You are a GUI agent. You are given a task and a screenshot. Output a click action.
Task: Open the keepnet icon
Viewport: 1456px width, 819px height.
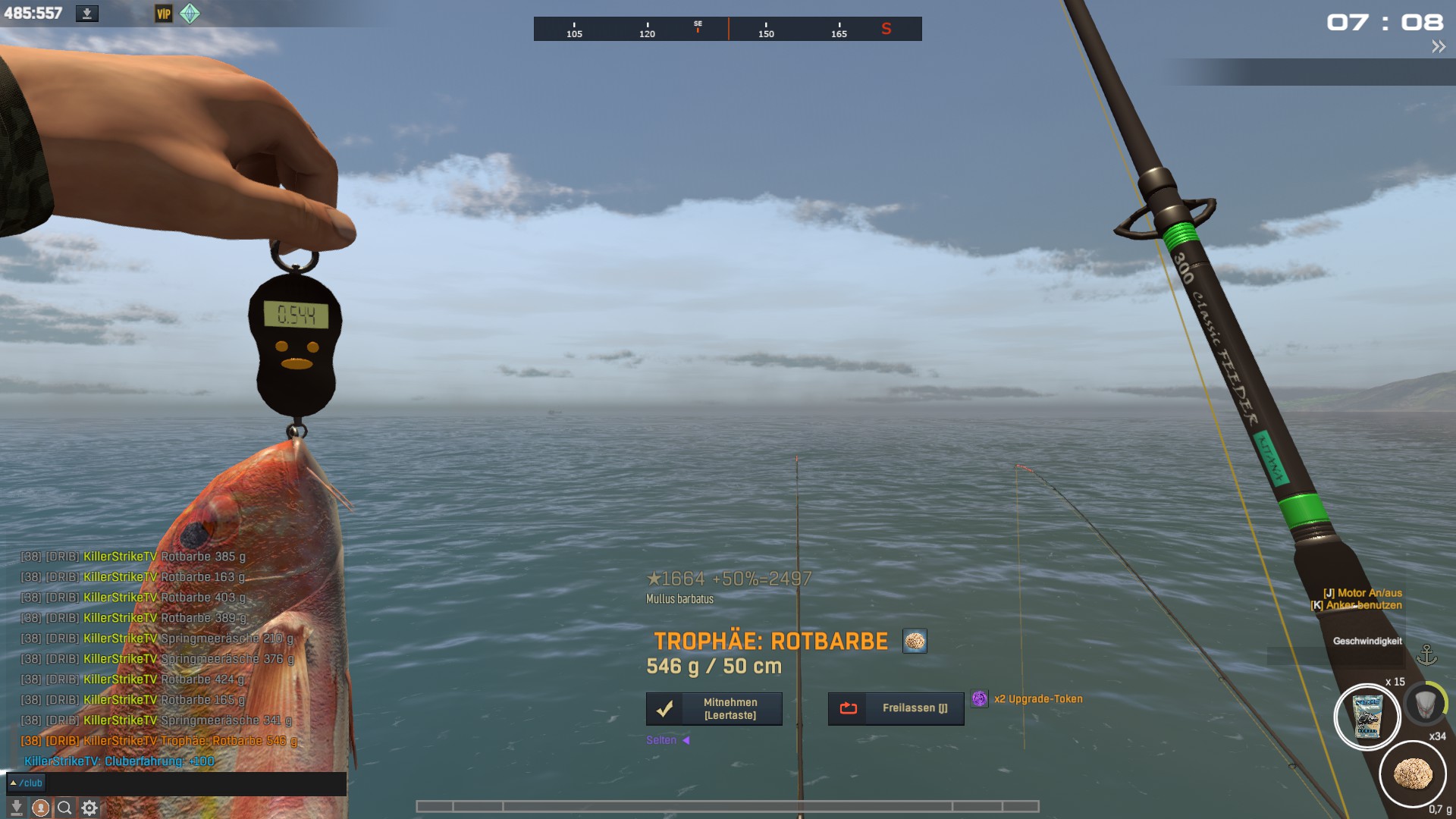(1425, 704)
